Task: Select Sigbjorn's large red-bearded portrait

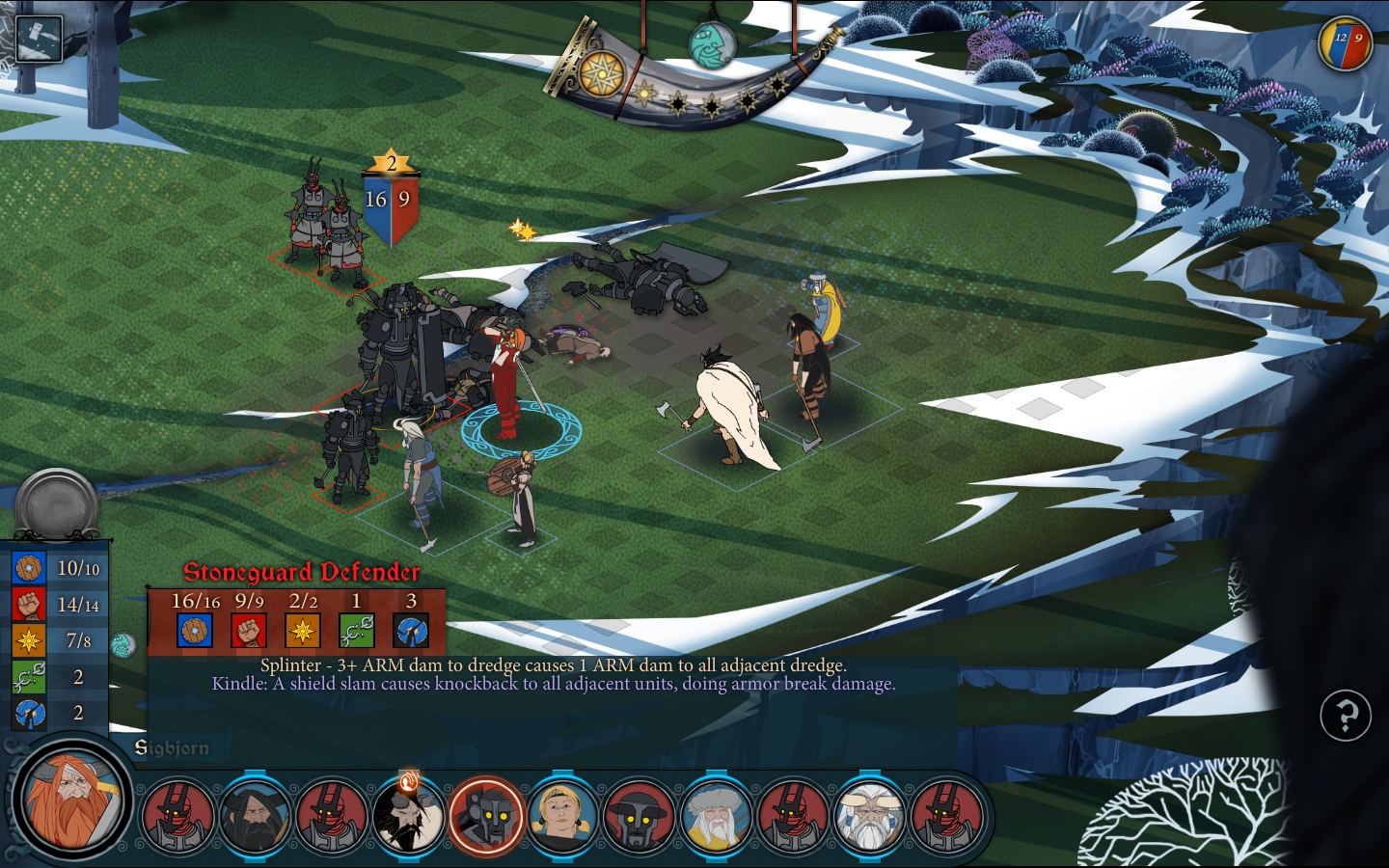Action: tap(70, 800)
